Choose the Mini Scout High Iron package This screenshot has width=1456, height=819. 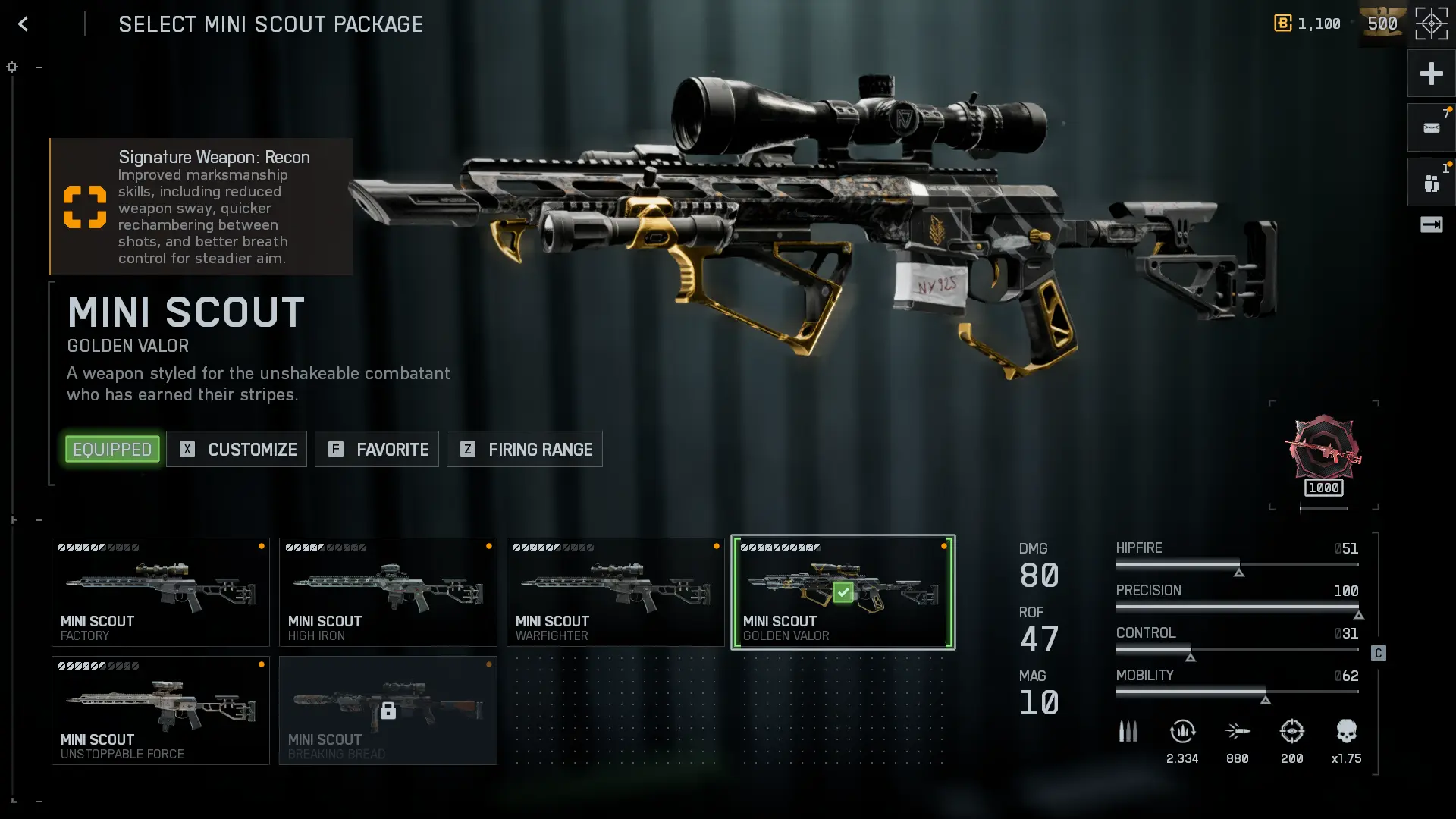tap(388, 592)
